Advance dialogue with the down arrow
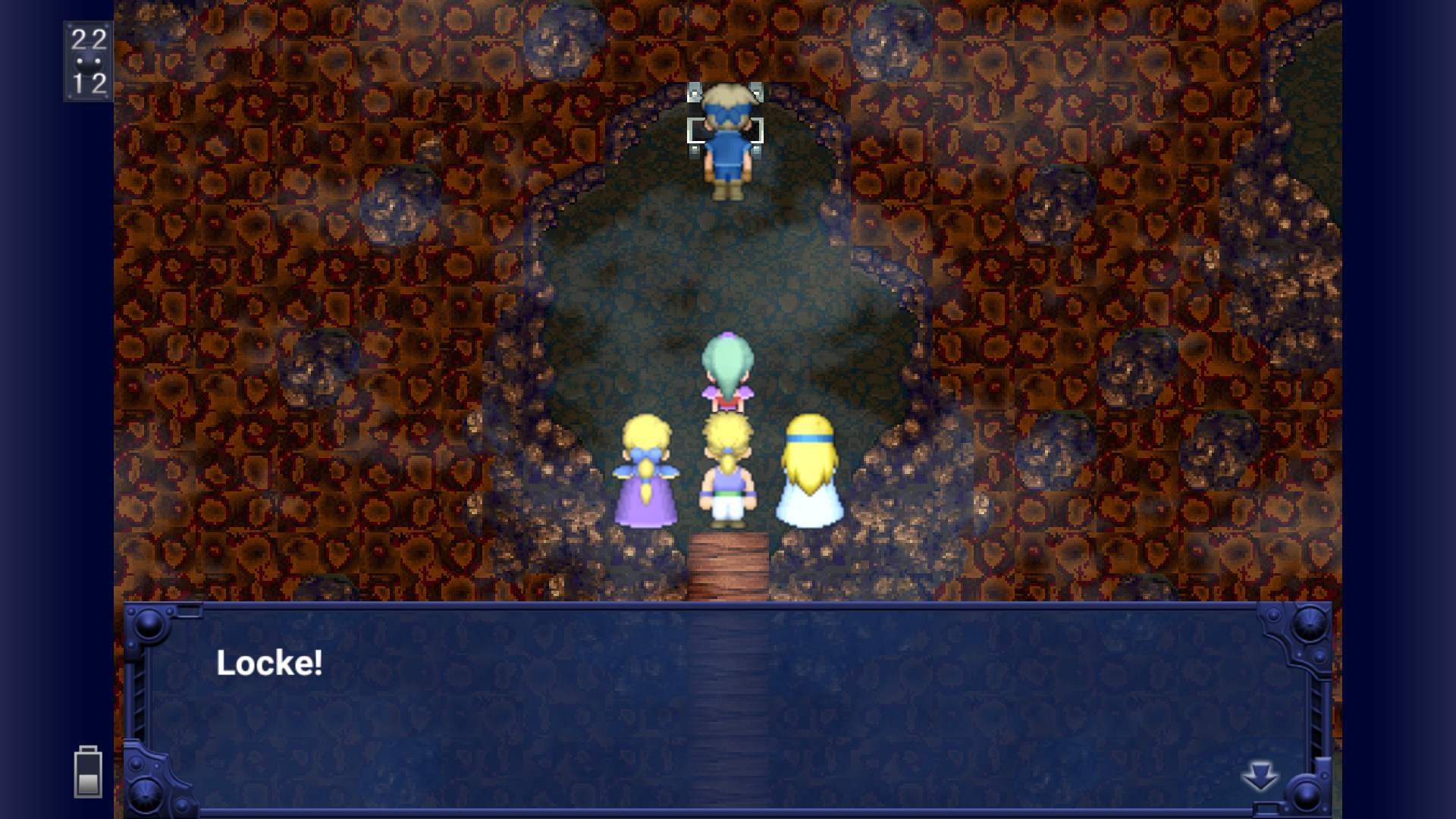The height and width of the screenshot is (819, 1456). point(1260,777)
